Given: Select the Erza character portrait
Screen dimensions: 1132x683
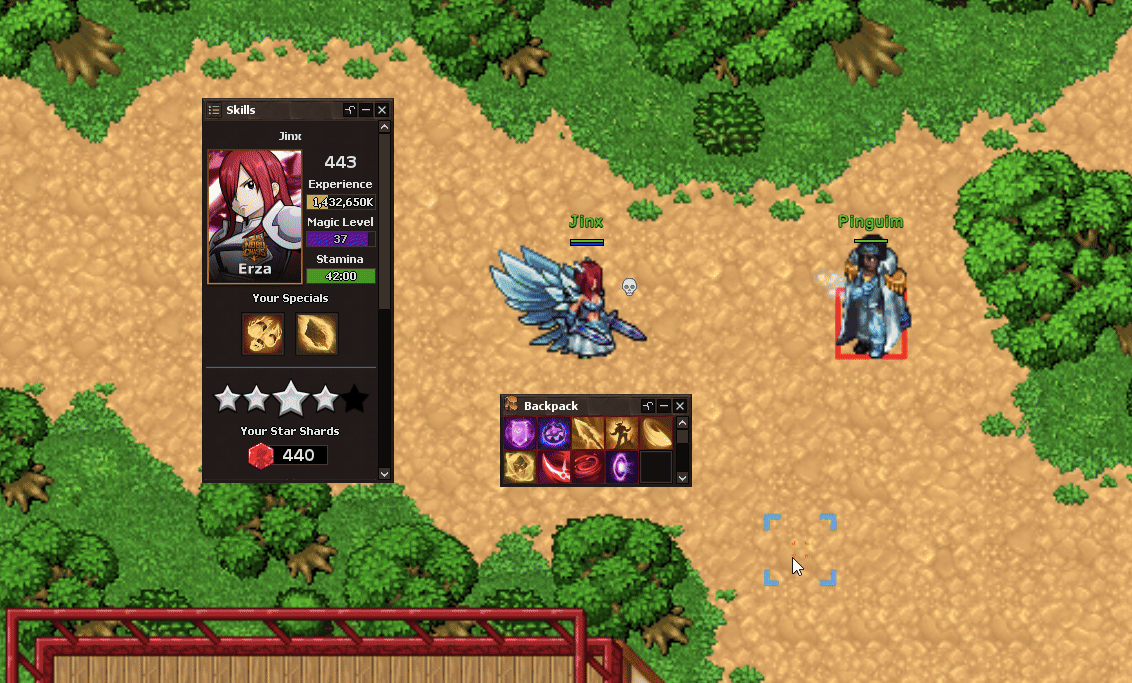Looking at the screenshot, I should pyautogui.click(x=254, y=217).
